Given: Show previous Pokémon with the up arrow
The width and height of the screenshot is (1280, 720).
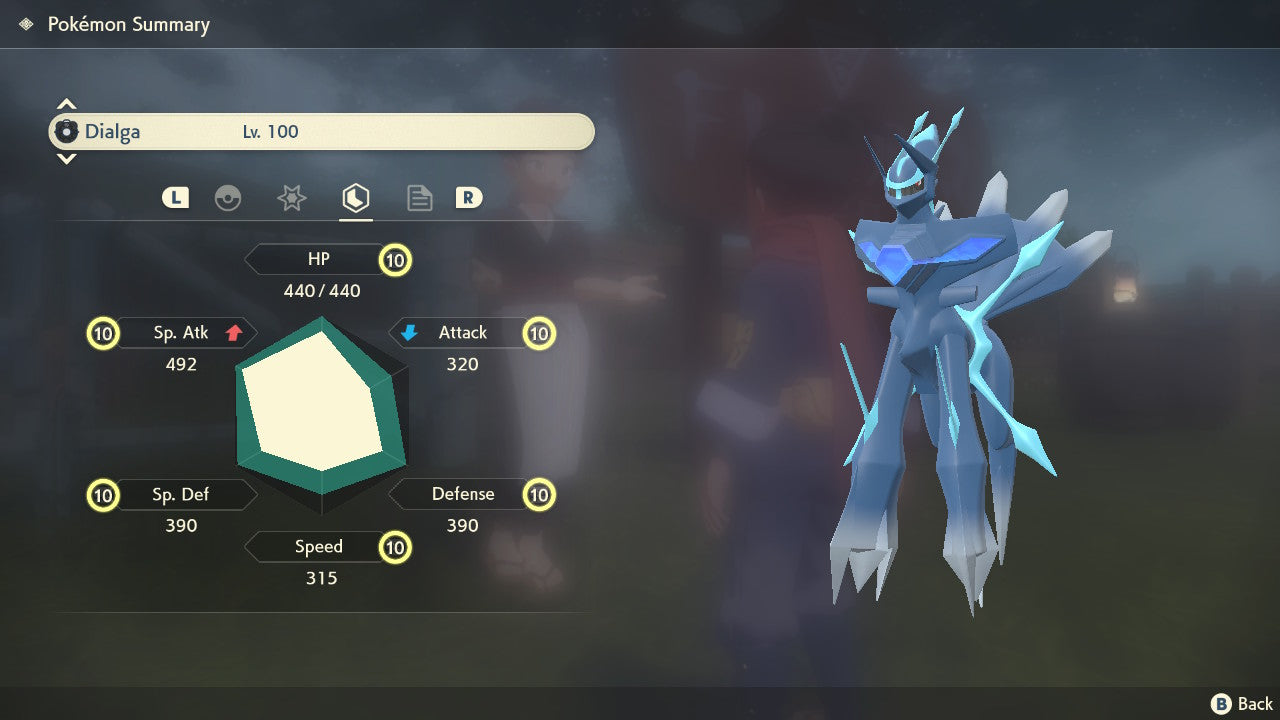Looking at the screenshot, I should [x=66, y=104].
